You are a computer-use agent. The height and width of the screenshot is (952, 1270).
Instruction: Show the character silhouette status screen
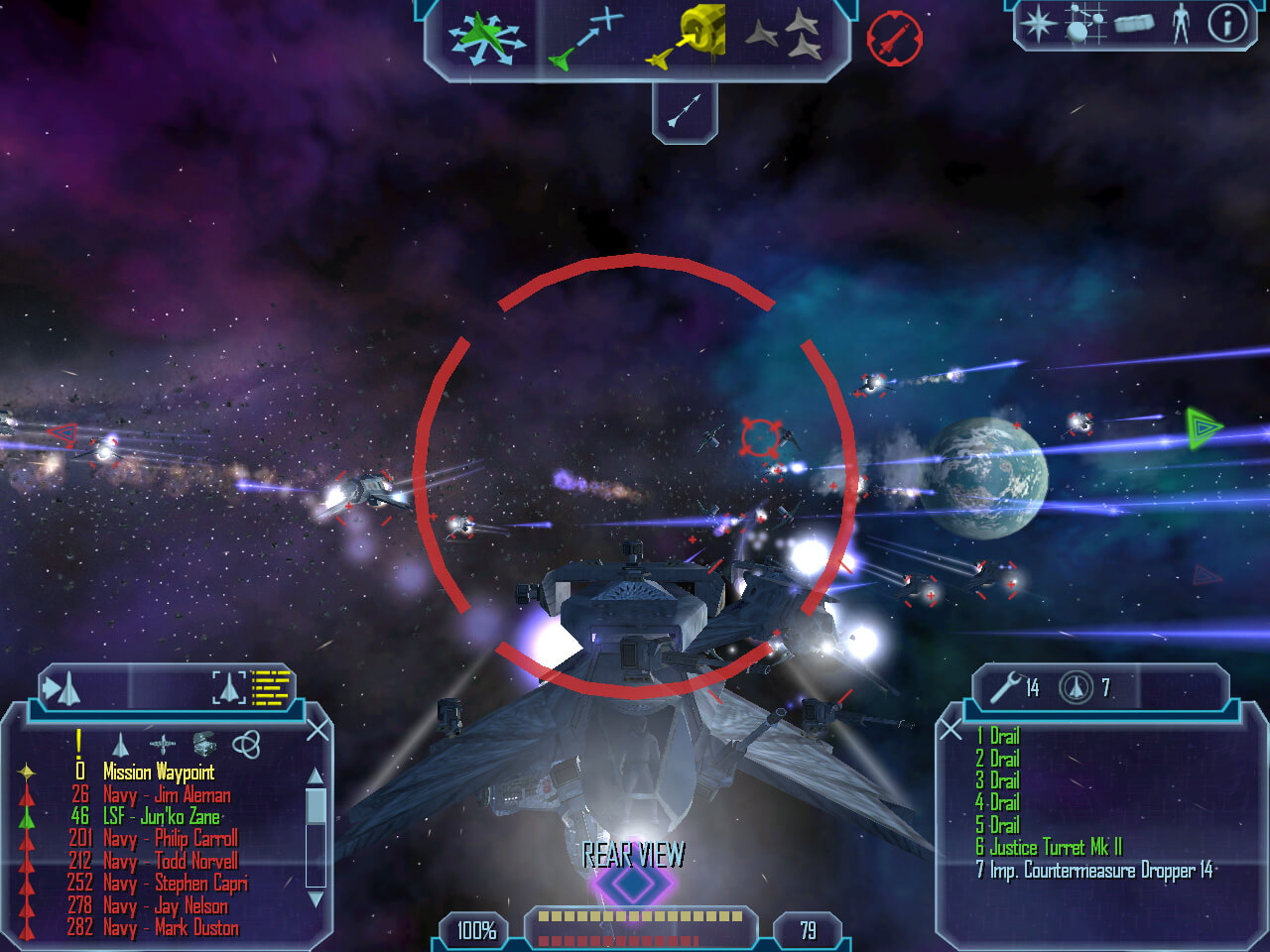tap(1181, 23)
